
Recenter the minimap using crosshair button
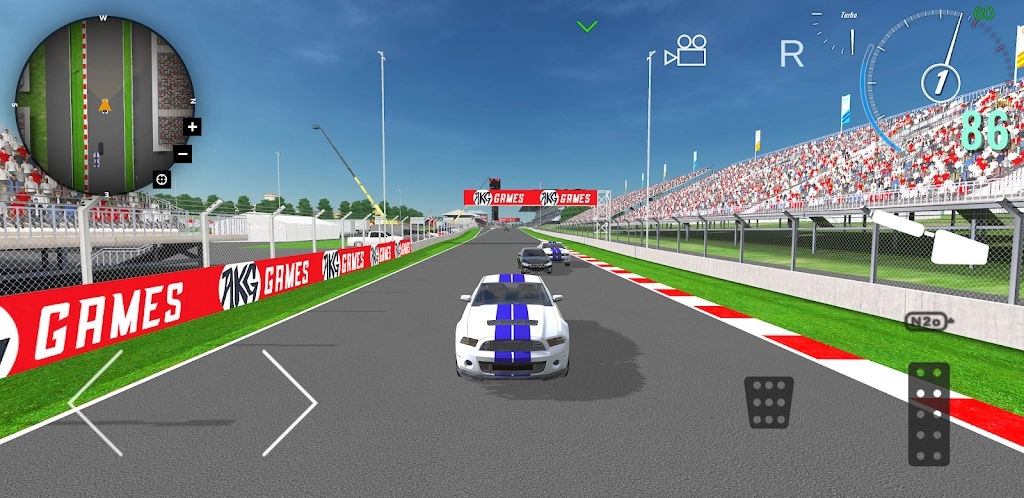[161, 179]
